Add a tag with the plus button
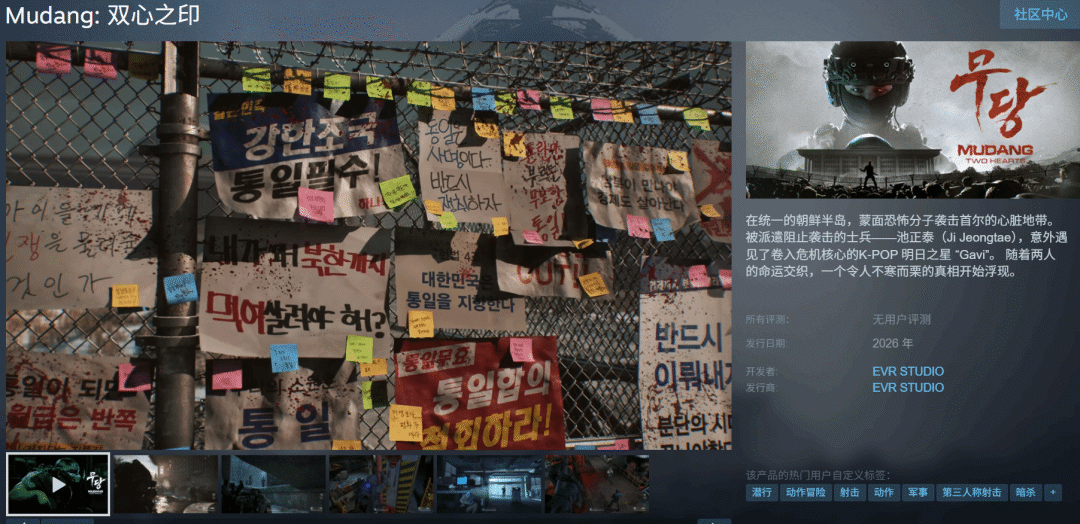Viewport: 1080px width, 524px height. click(1052, 493)
